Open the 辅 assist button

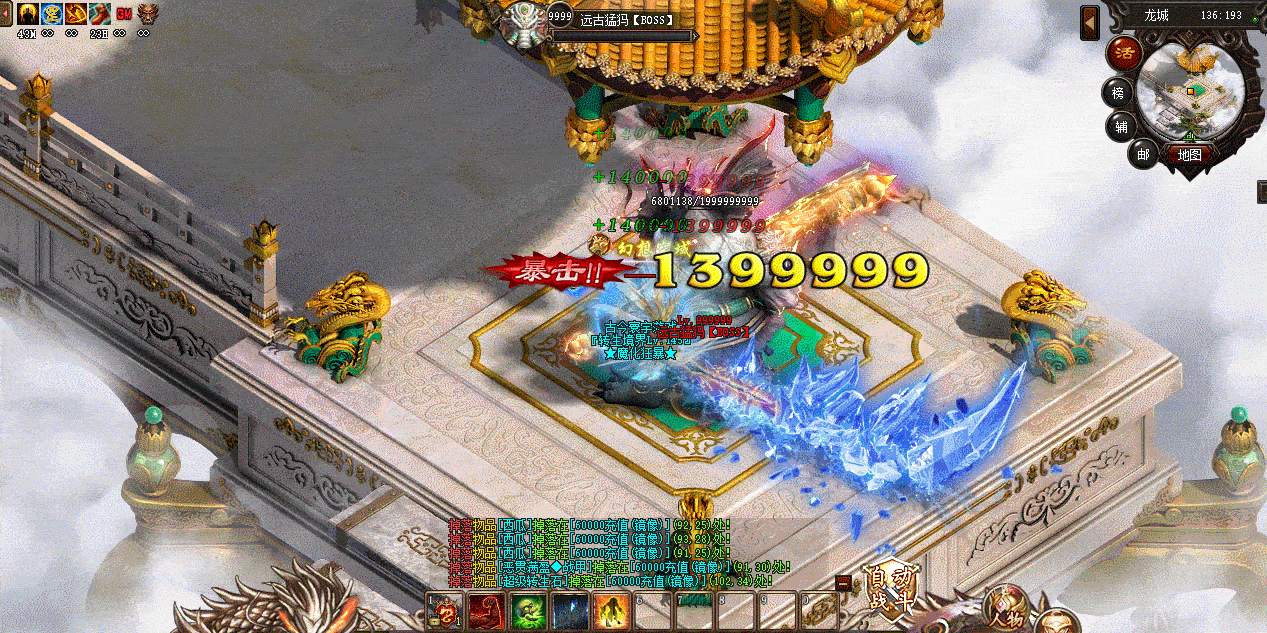1121,127
